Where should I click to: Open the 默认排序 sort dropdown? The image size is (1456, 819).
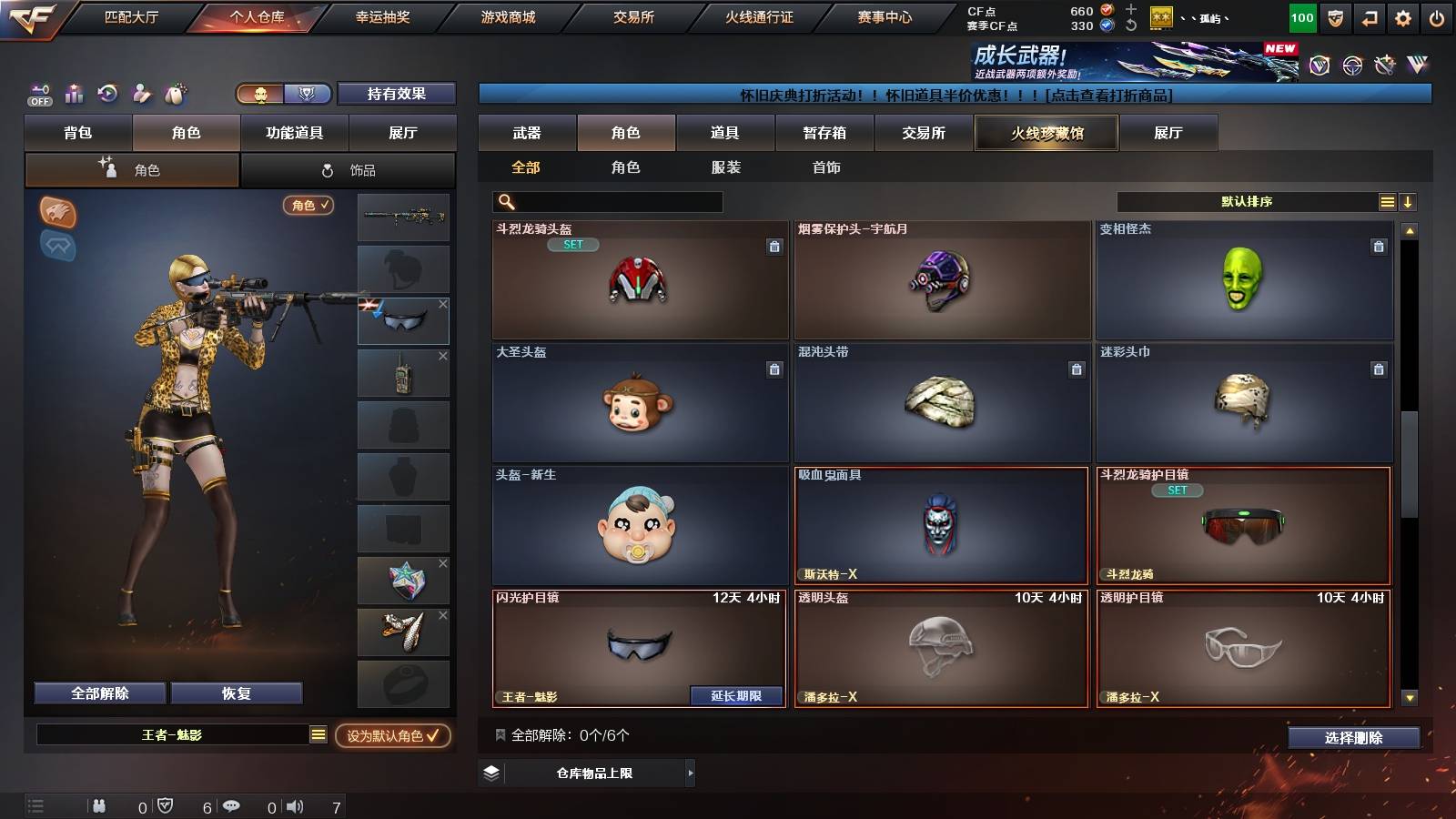tap(1247, 201)
